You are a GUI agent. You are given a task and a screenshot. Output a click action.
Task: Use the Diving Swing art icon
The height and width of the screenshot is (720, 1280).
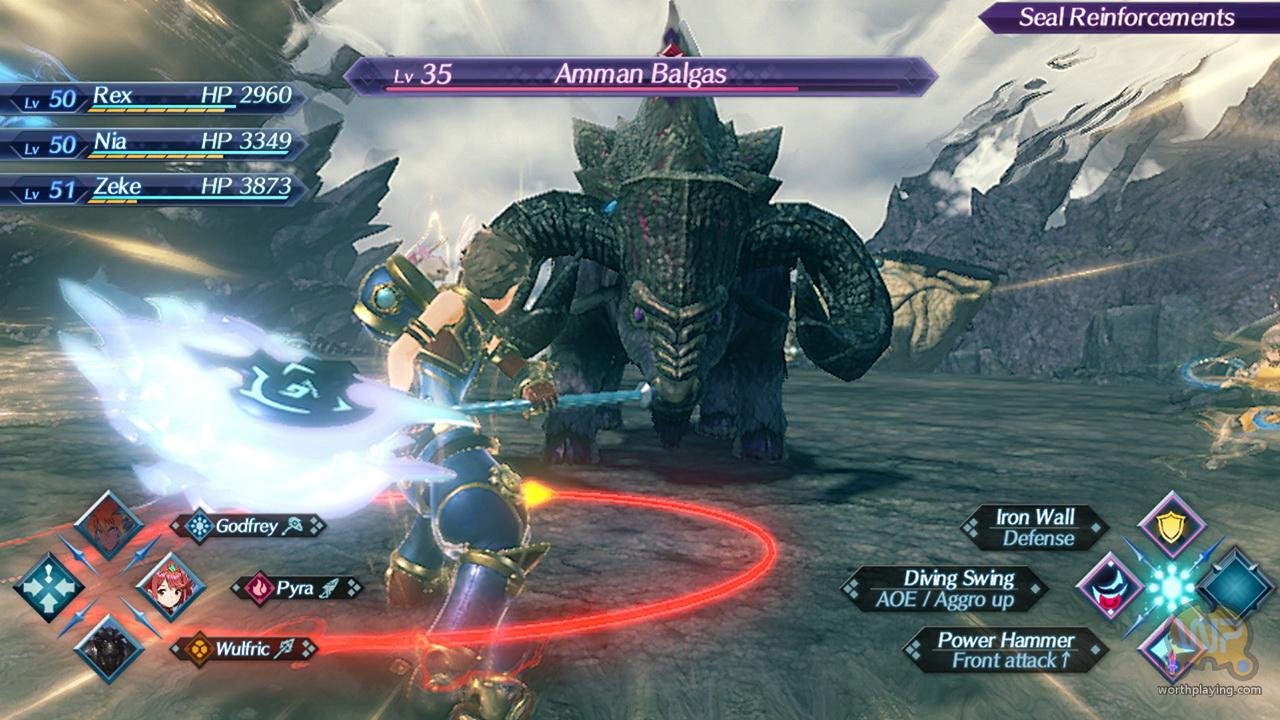[1110, 586]
